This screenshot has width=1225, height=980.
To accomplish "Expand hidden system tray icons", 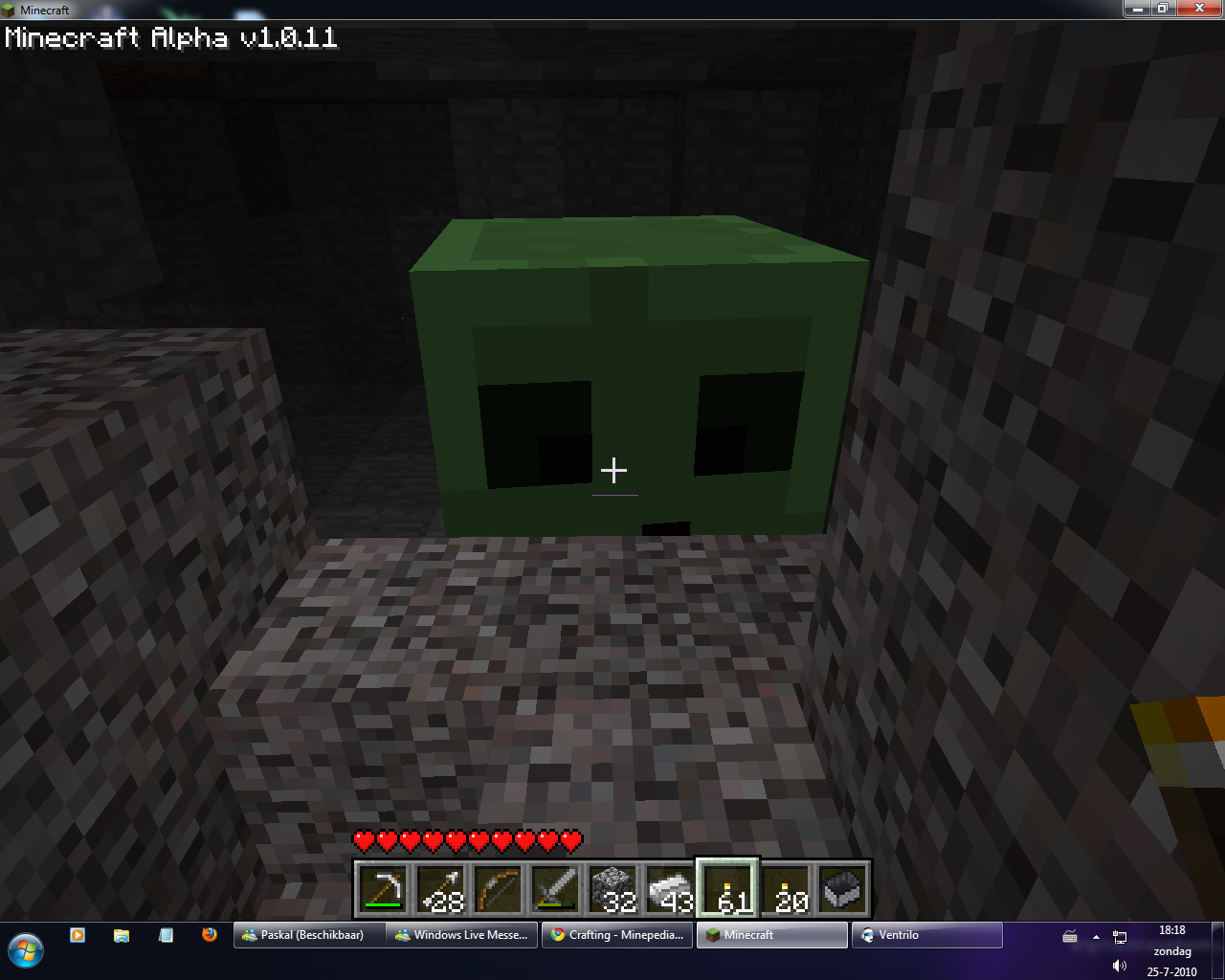I will click(x=1096, y=939).
